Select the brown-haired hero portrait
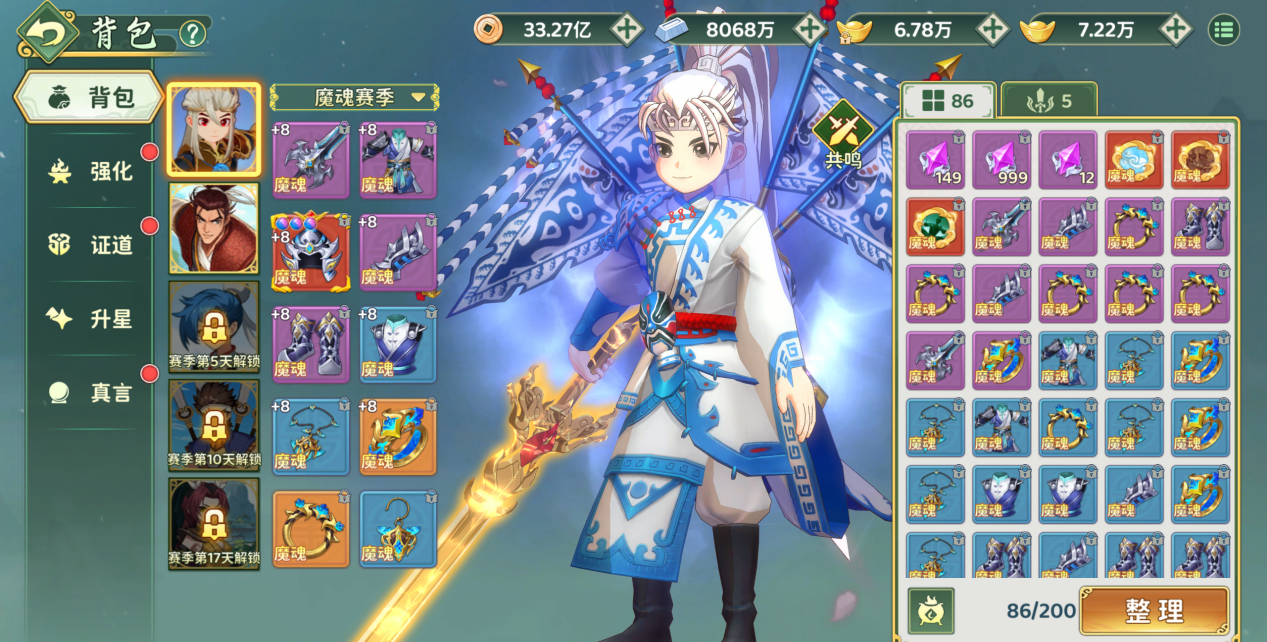 click(x=214, y=227)
